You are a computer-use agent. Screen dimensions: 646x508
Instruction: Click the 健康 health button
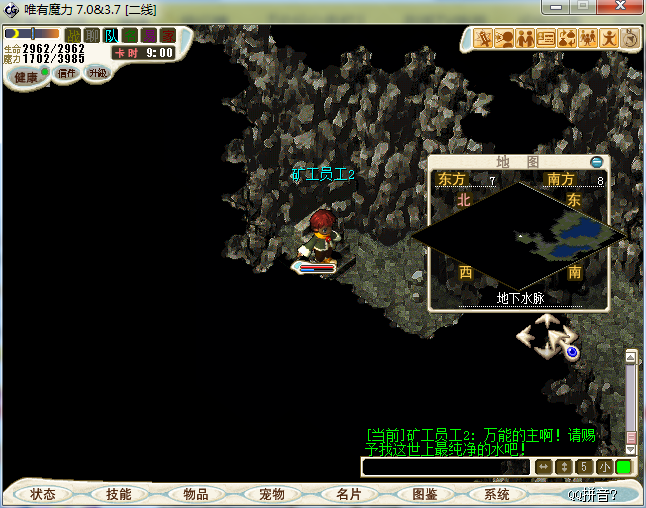pyautogui.click(x=27, y=77)
